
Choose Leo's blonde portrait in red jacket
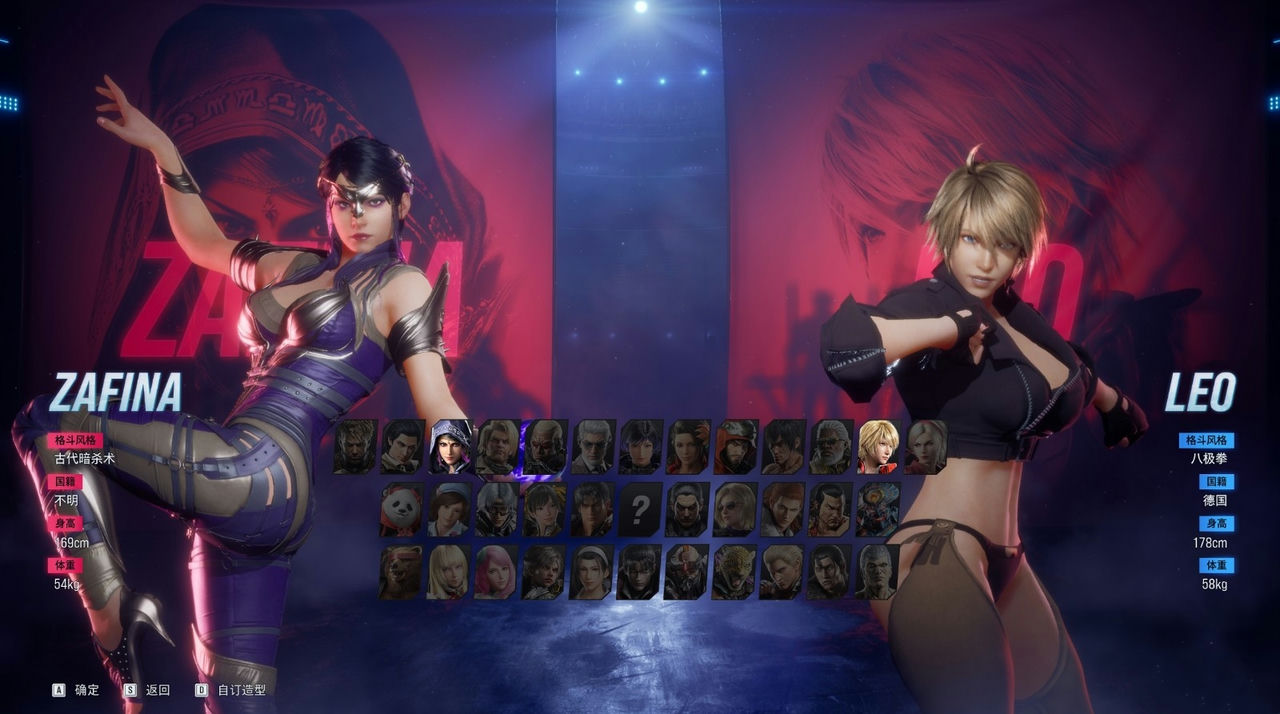(x=878, y=447)
